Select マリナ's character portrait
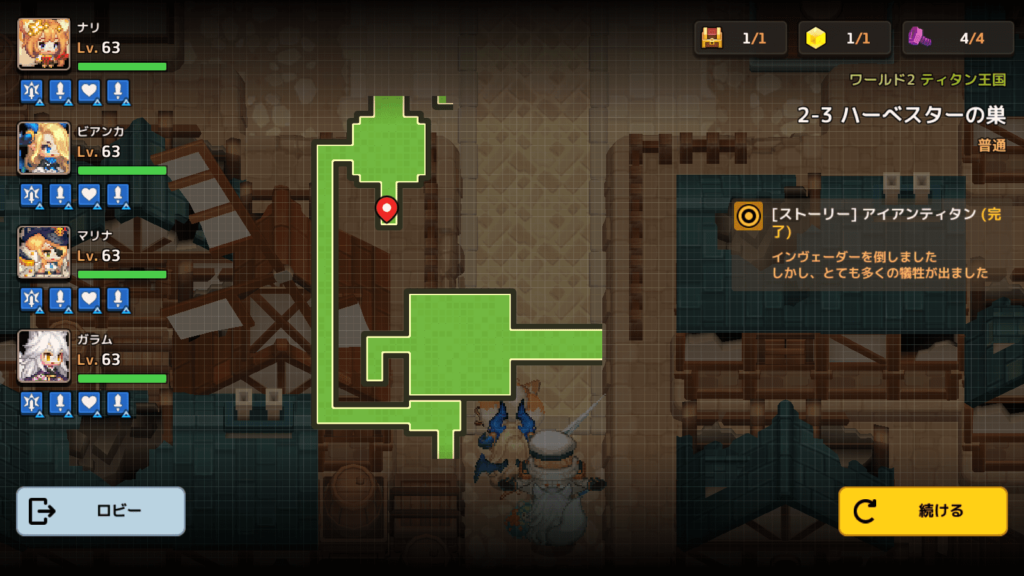The width and height of the screenshot is (1024, 576). click(x=44, y=252)
